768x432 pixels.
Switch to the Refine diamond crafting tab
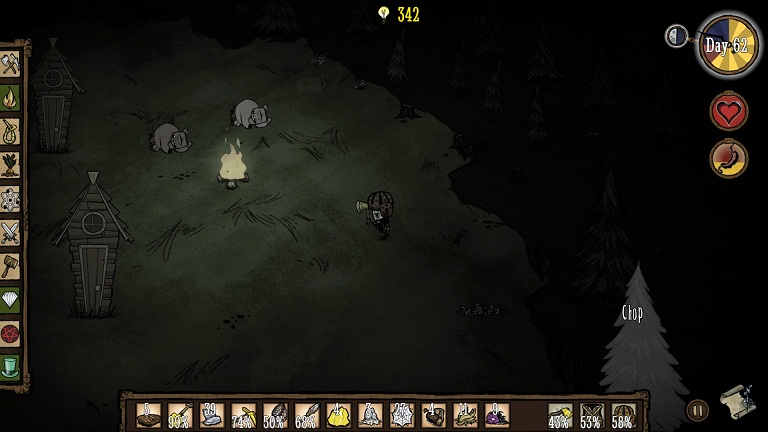tap(10, 299)
